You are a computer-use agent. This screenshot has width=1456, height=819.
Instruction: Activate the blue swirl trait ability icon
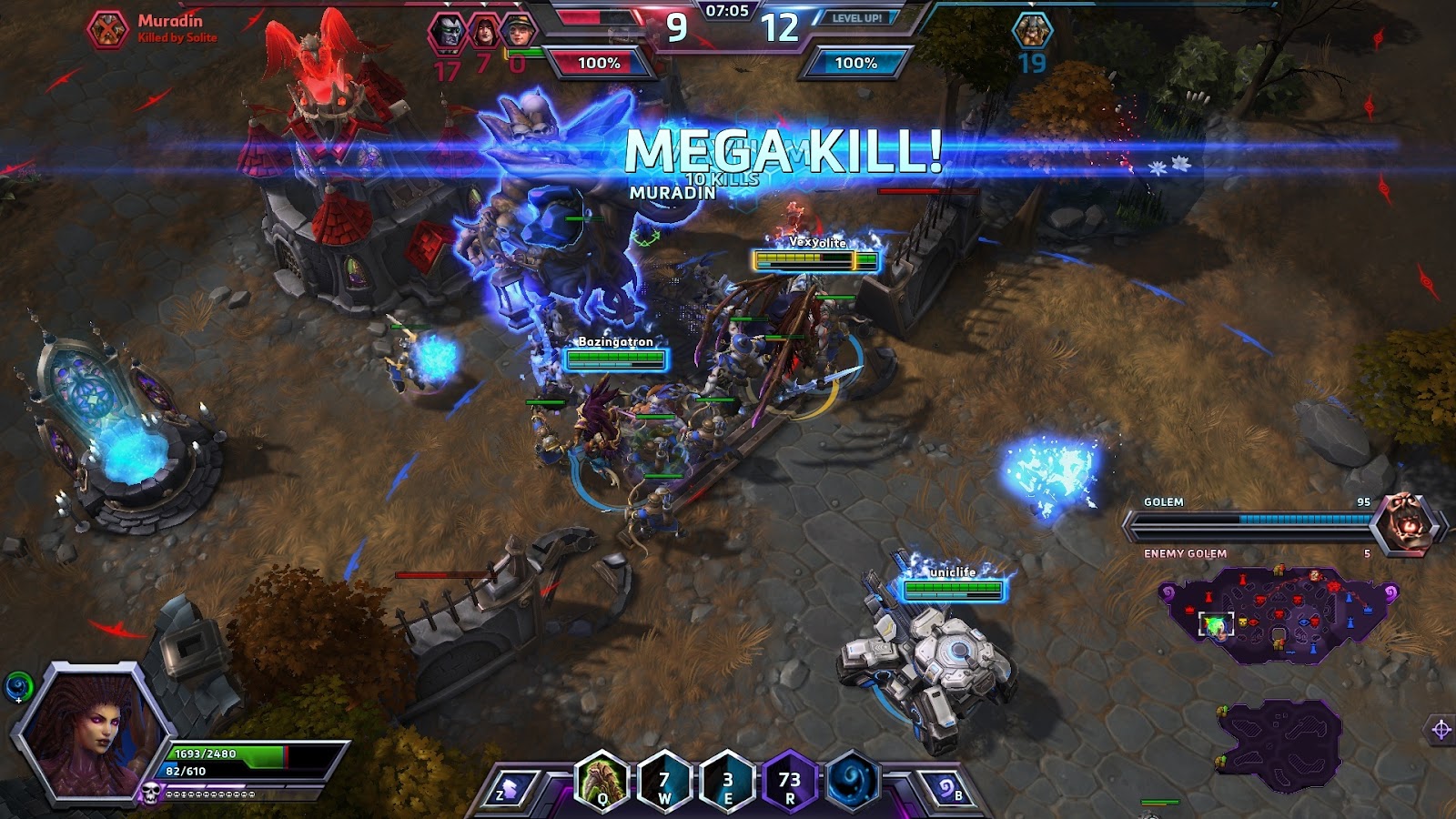[x=852, y=781]
